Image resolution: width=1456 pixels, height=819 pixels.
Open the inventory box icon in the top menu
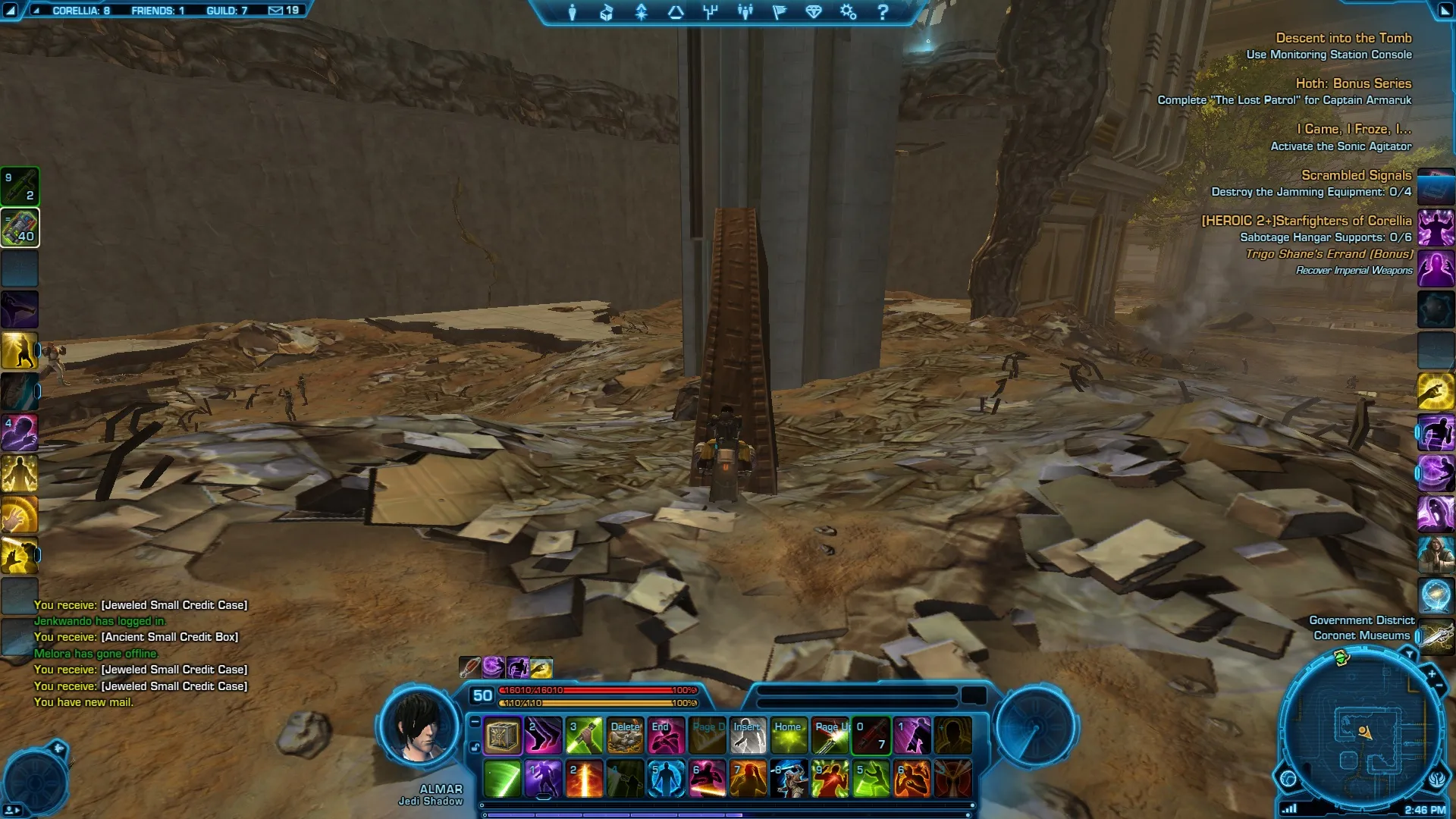(607, 12)
